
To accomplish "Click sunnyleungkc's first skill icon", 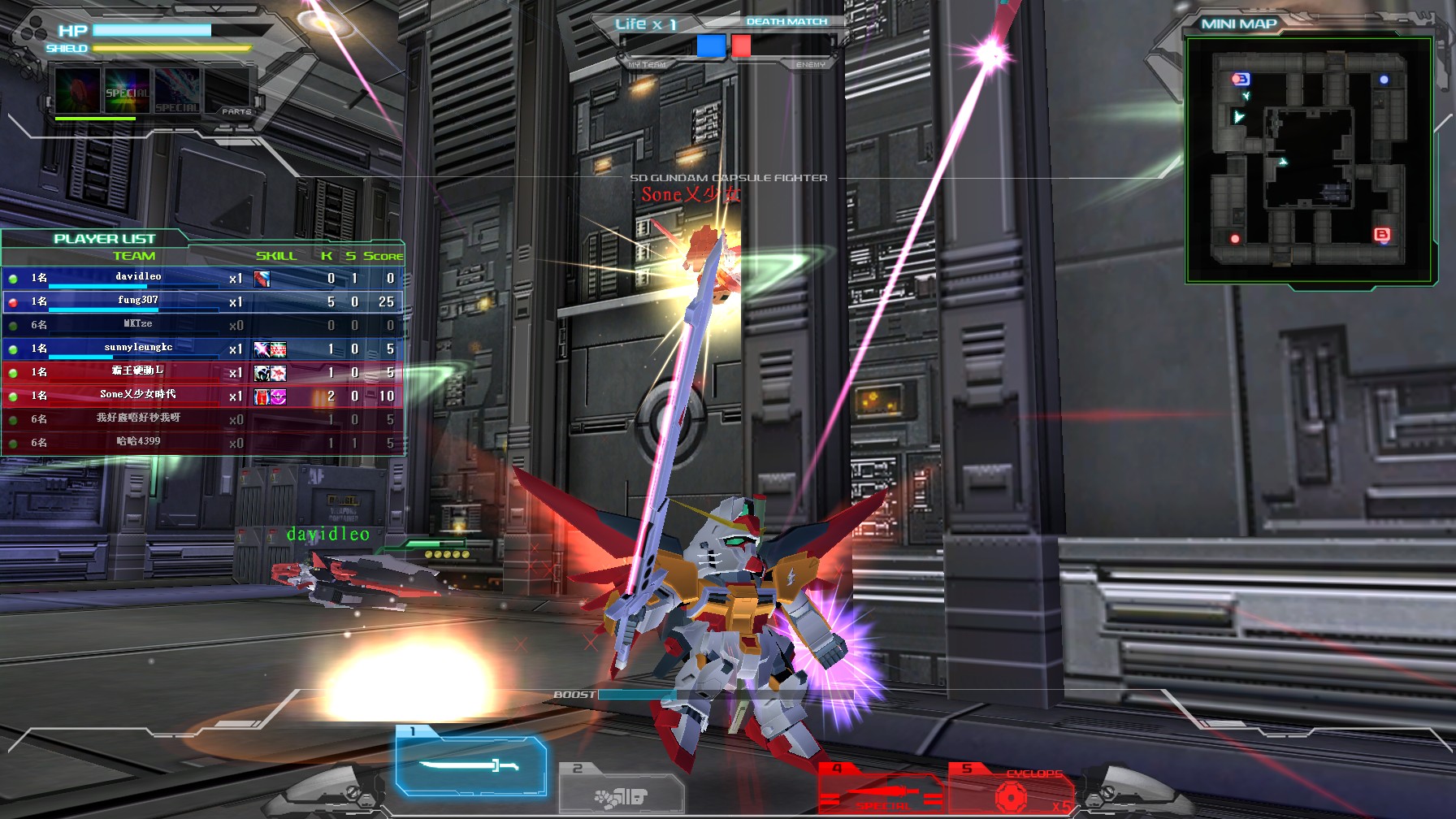I will (x=262, y=349).
